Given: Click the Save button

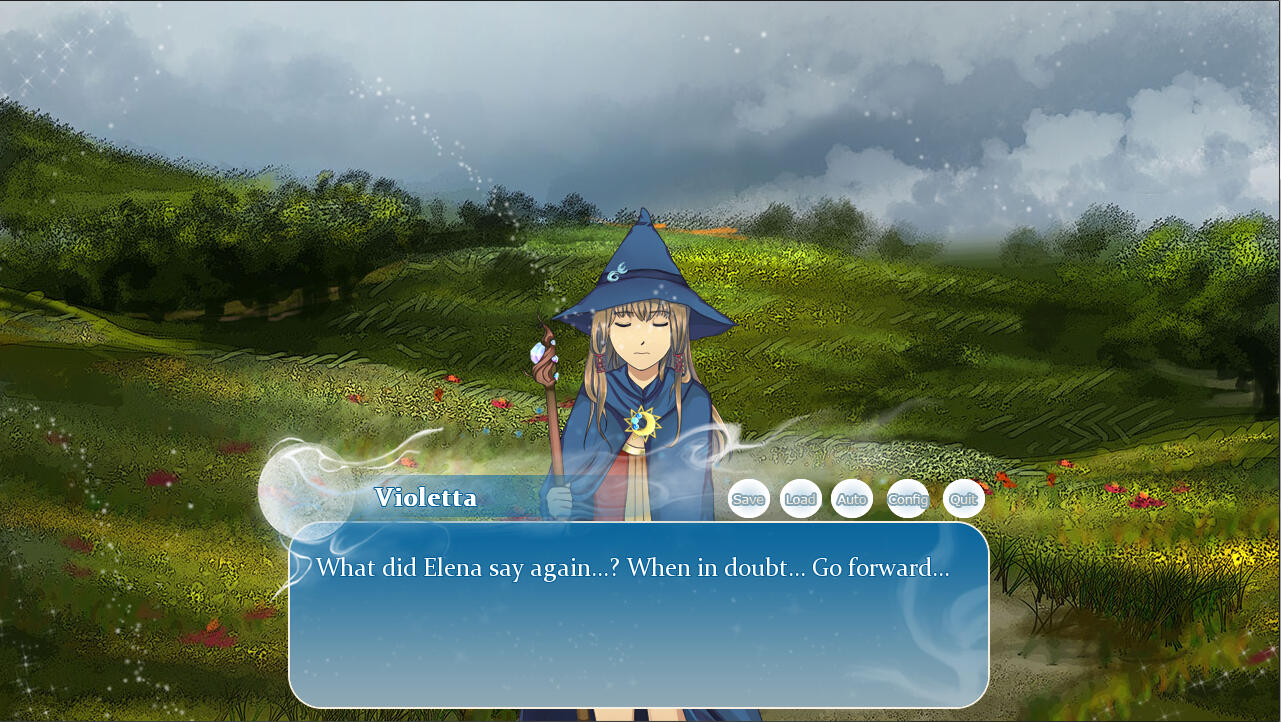Looking at the screenshot, I should [x=748, y=499].
